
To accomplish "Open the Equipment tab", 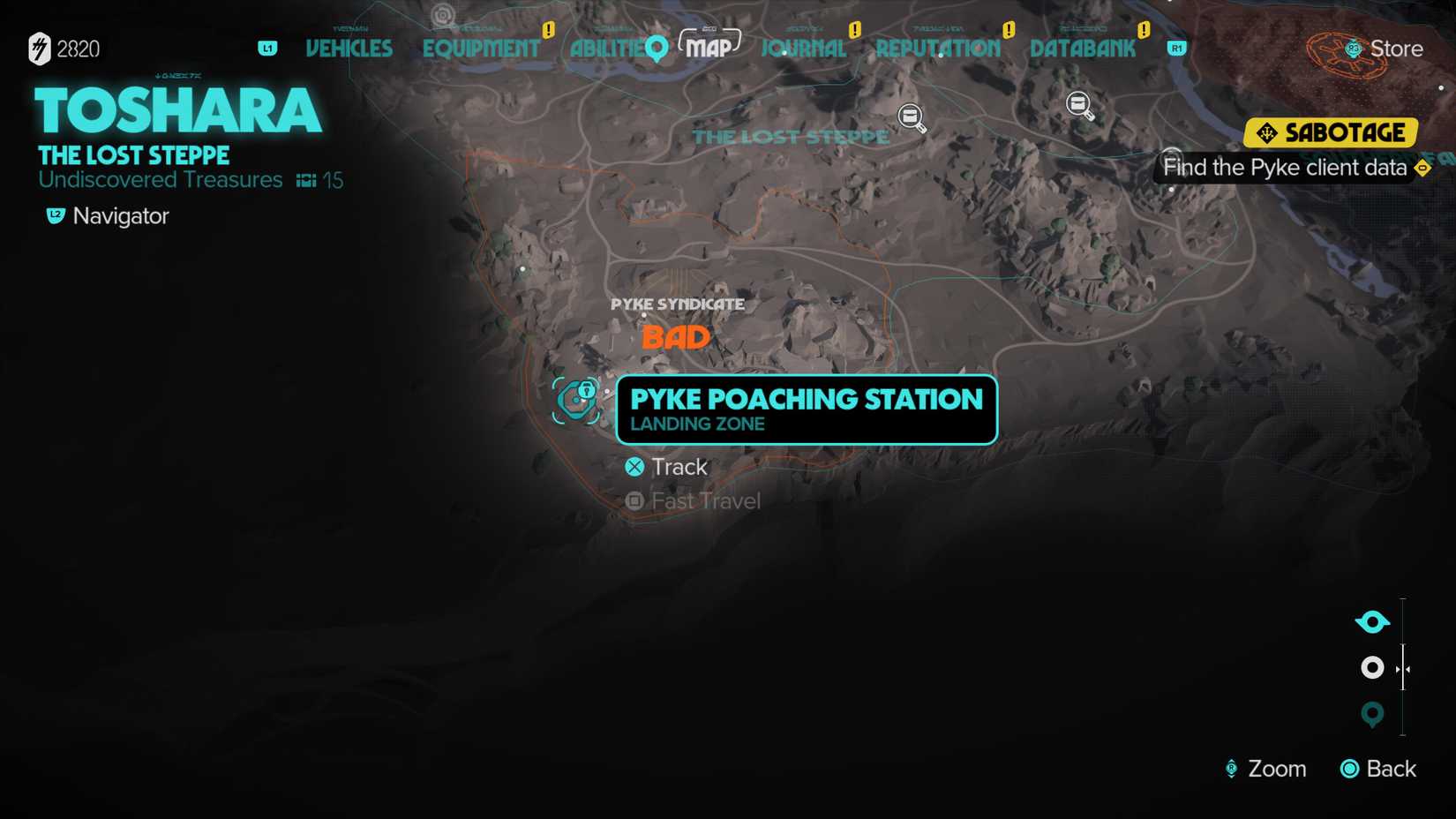I will coord(481,49).
